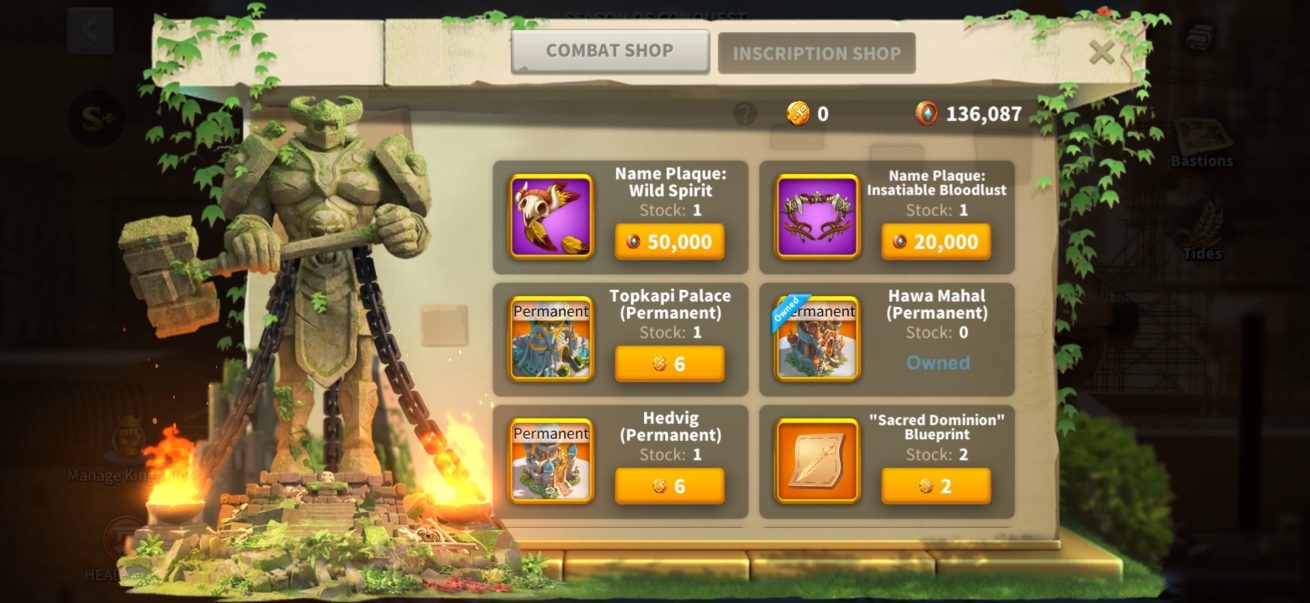Click the back arrow button
This screenshot has width=1310, height=603.
(x=90, y=31)
